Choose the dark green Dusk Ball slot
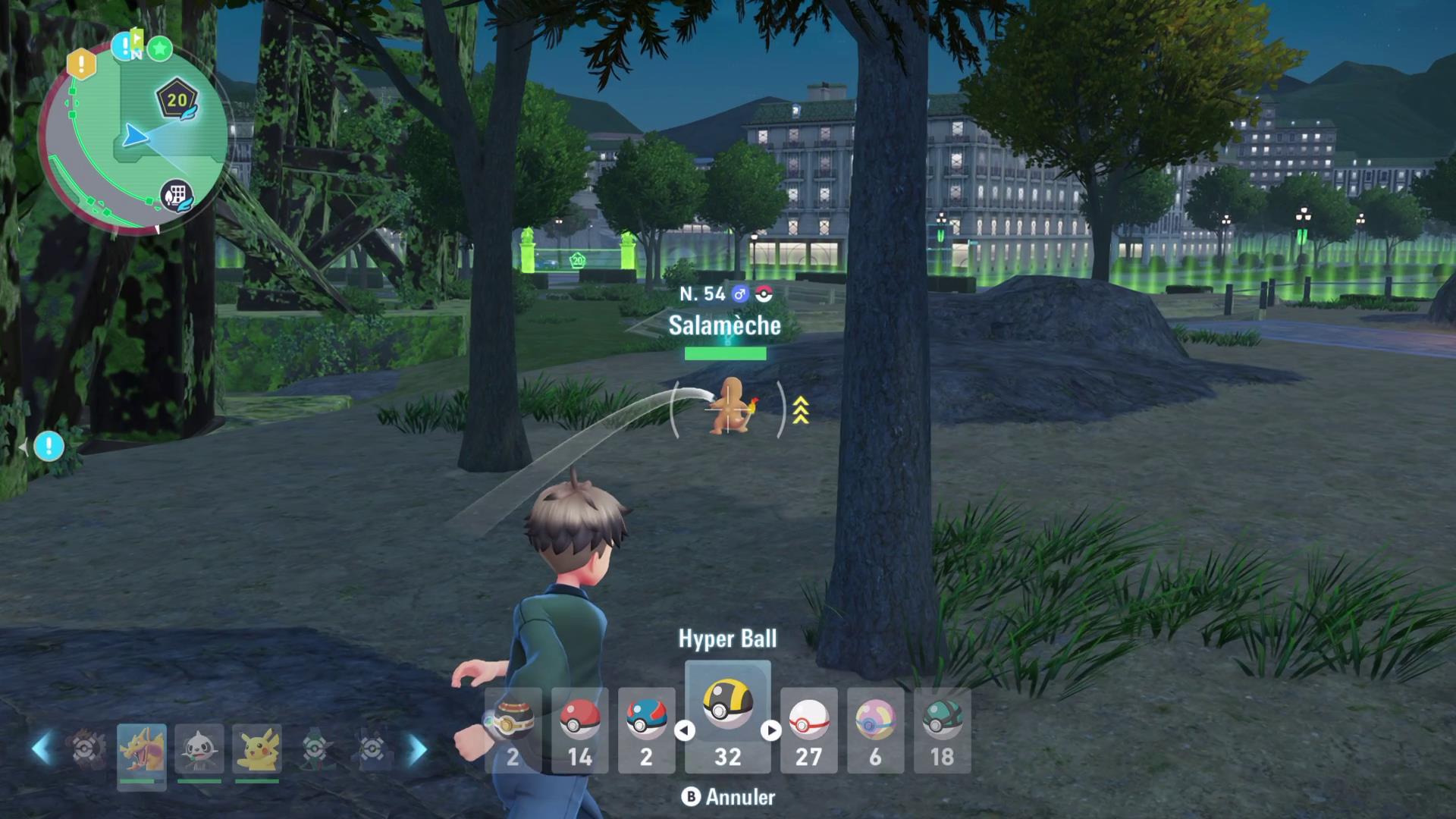1456x819 pixels. click(942, 730)
